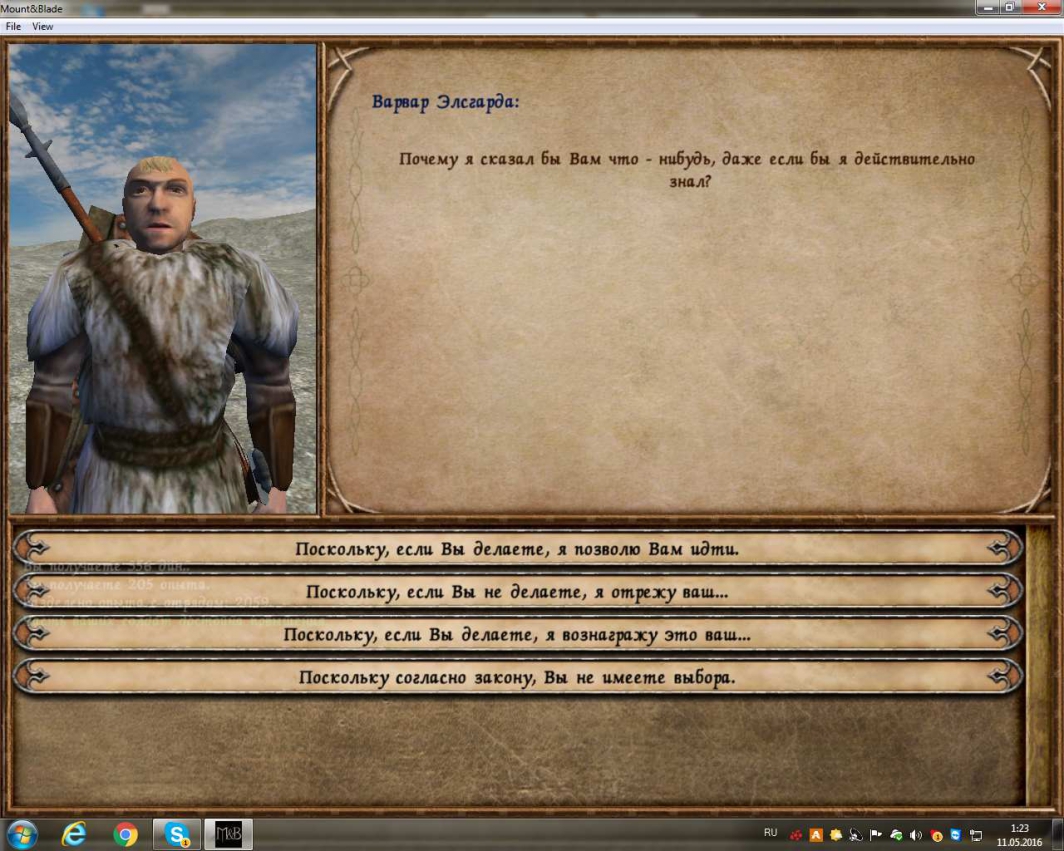Answer "Поскольку согласно закону, Вы не имеете выбора"
The width and height of the screenshot is (1064, 851).
click(517, 678)
